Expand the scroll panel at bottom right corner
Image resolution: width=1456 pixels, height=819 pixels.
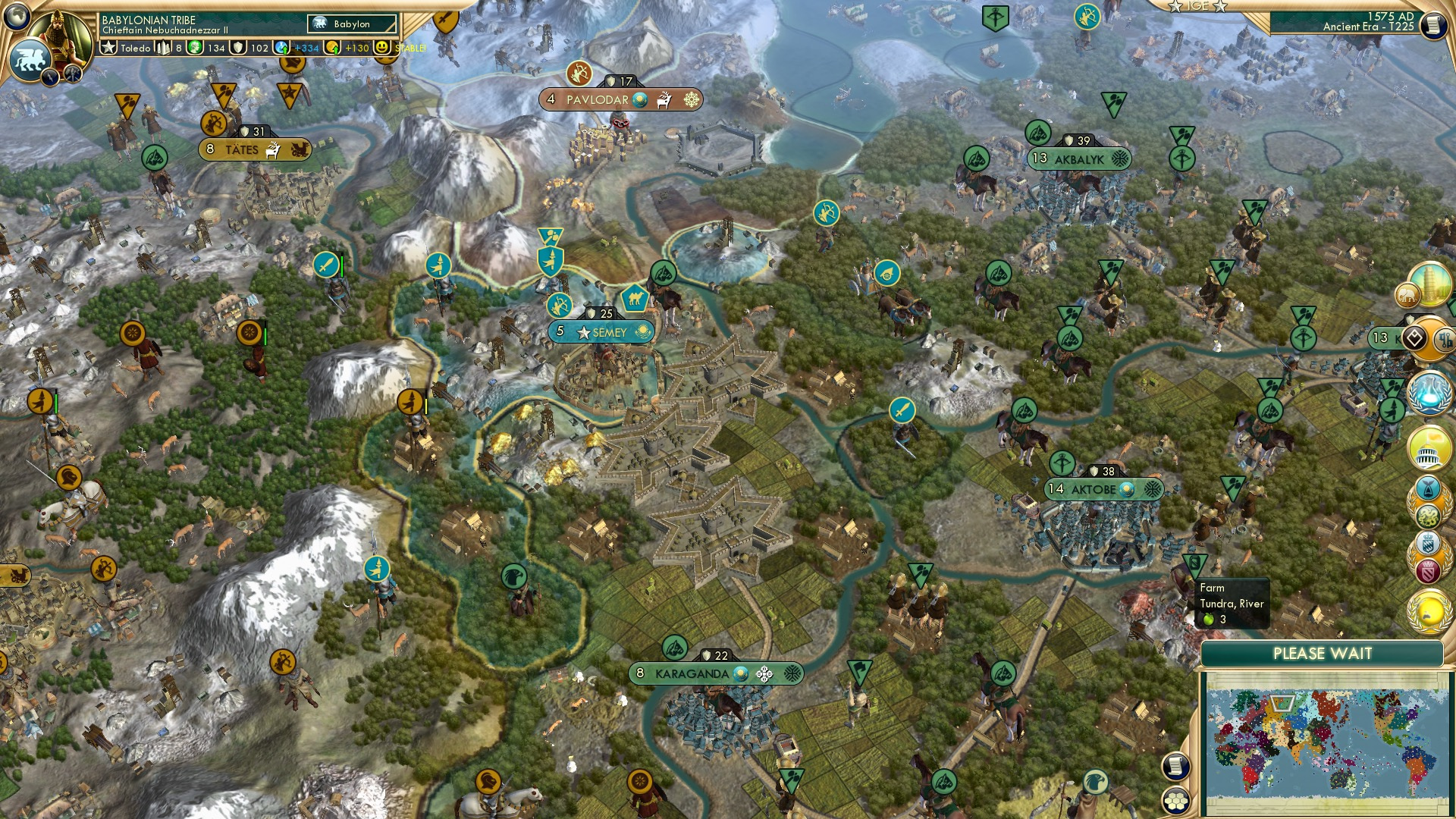pyautogui.click(x=1176, y=767)
